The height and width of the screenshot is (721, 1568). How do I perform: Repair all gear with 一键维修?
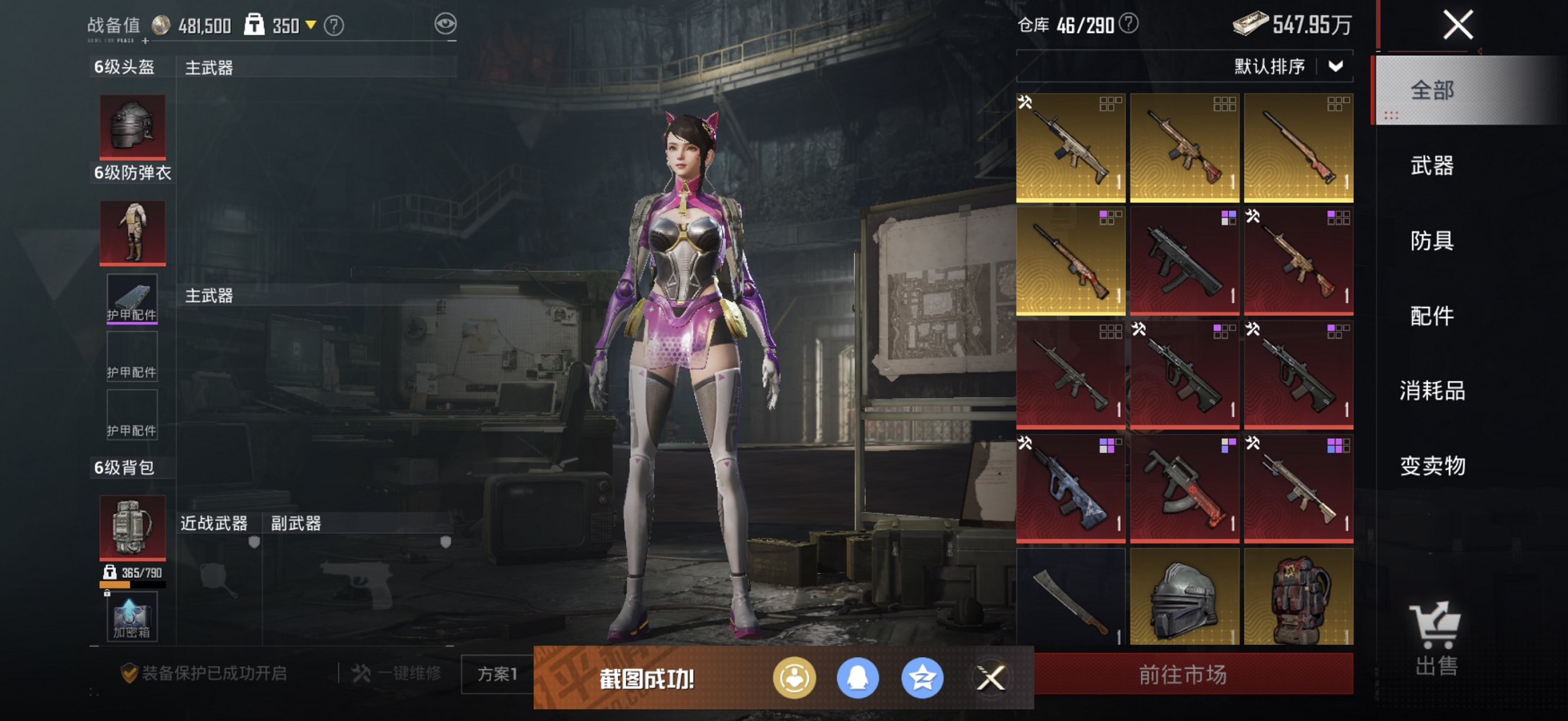pos(397,674)
